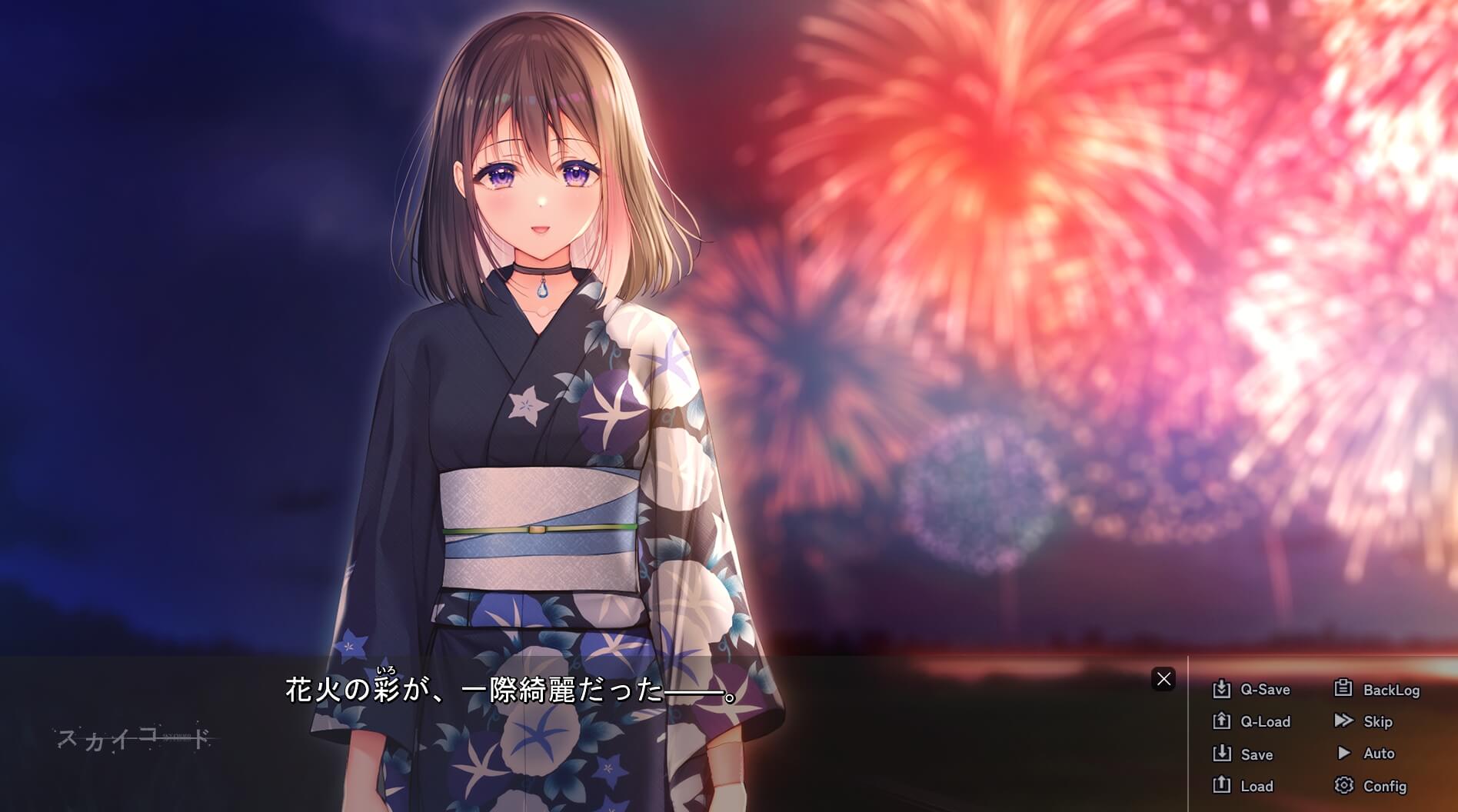Select the Q-Save quicksave icon

[x=1223, y=690]
